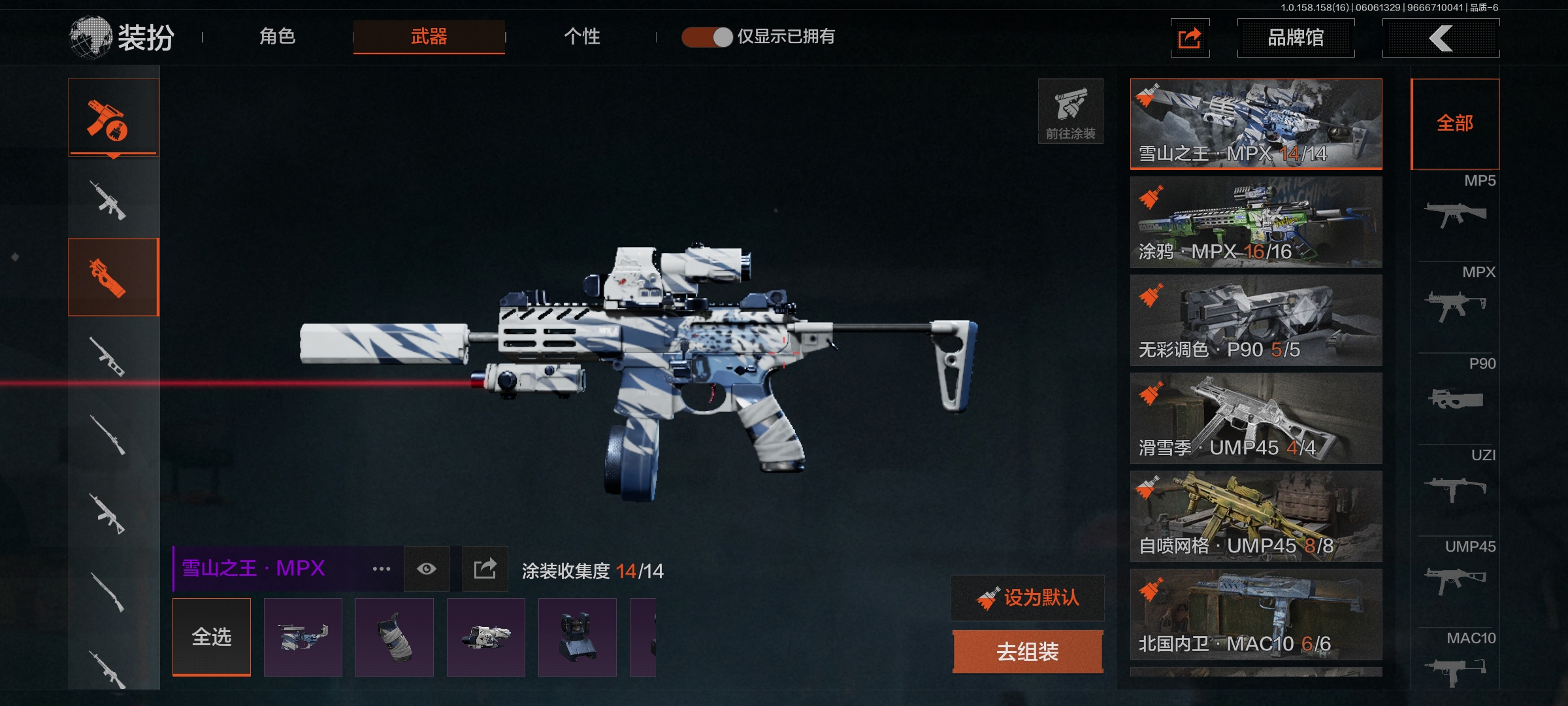Select the 北国内卫 · MAC10 skin
Screen dimensions: 1568x706
pos(1256,614)
